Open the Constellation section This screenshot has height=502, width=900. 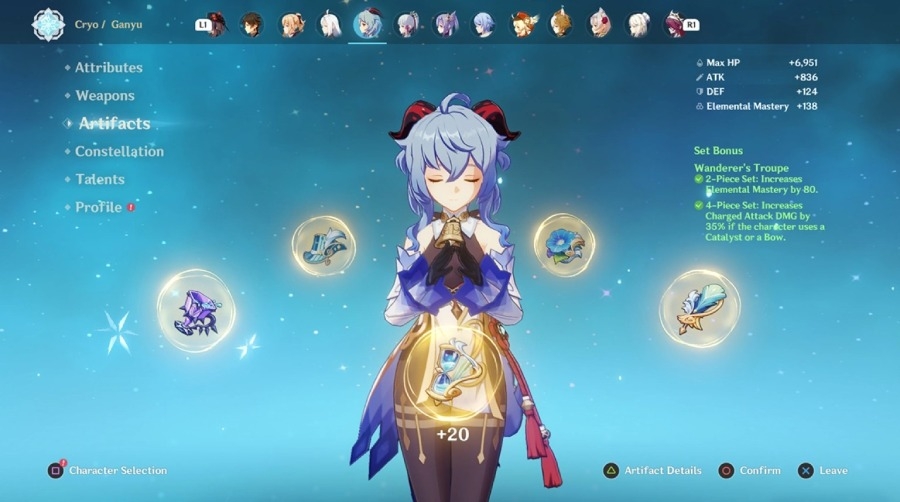coord(119,152)
